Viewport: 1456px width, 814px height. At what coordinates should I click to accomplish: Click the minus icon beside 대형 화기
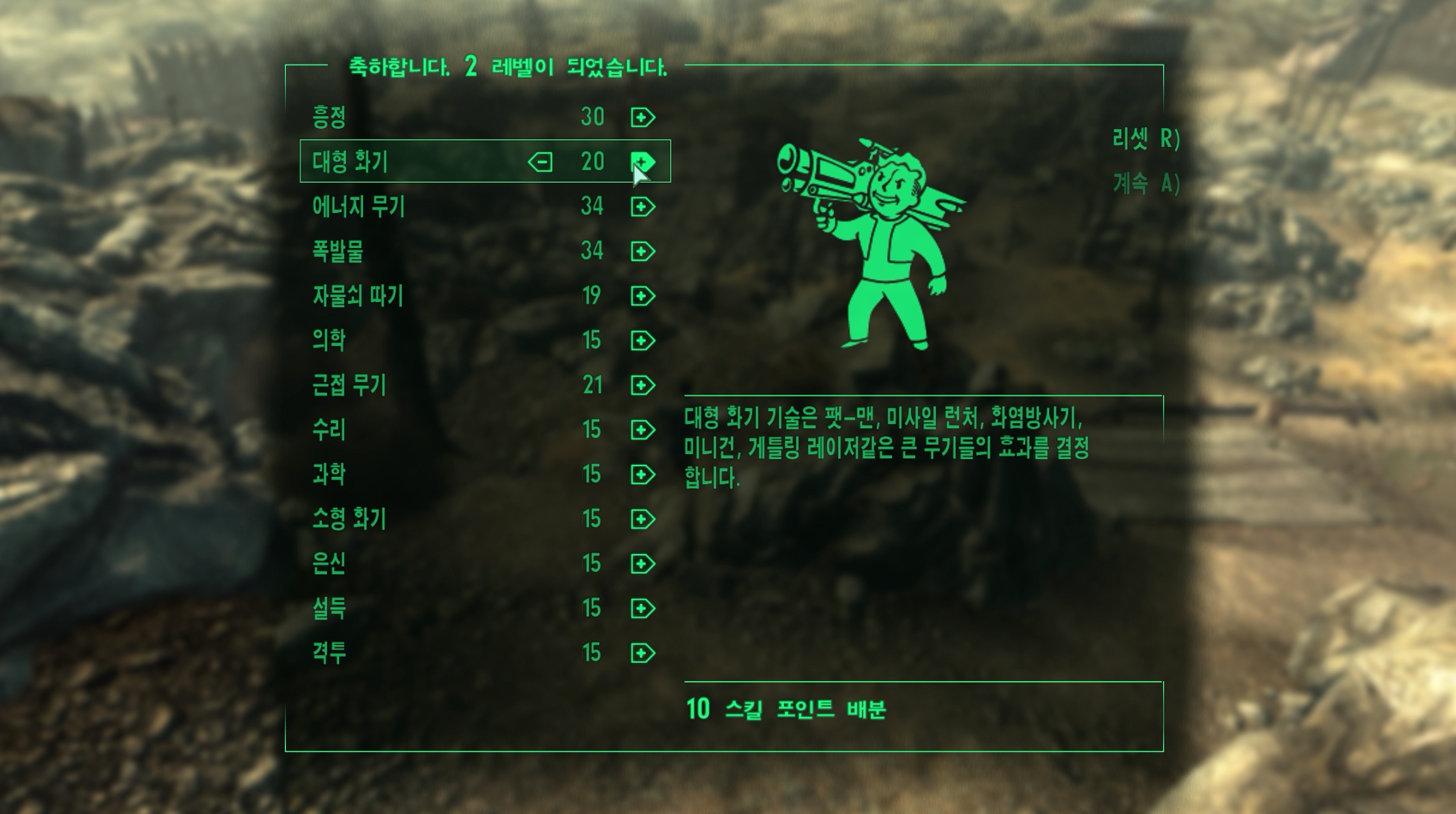pos(541,162)
